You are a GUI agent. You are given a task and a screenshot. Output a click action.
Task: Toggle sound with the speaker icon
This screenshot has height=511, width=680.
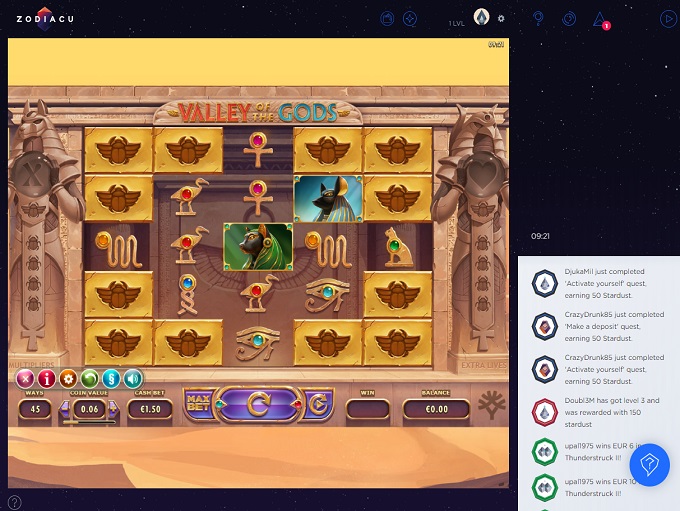132,378
